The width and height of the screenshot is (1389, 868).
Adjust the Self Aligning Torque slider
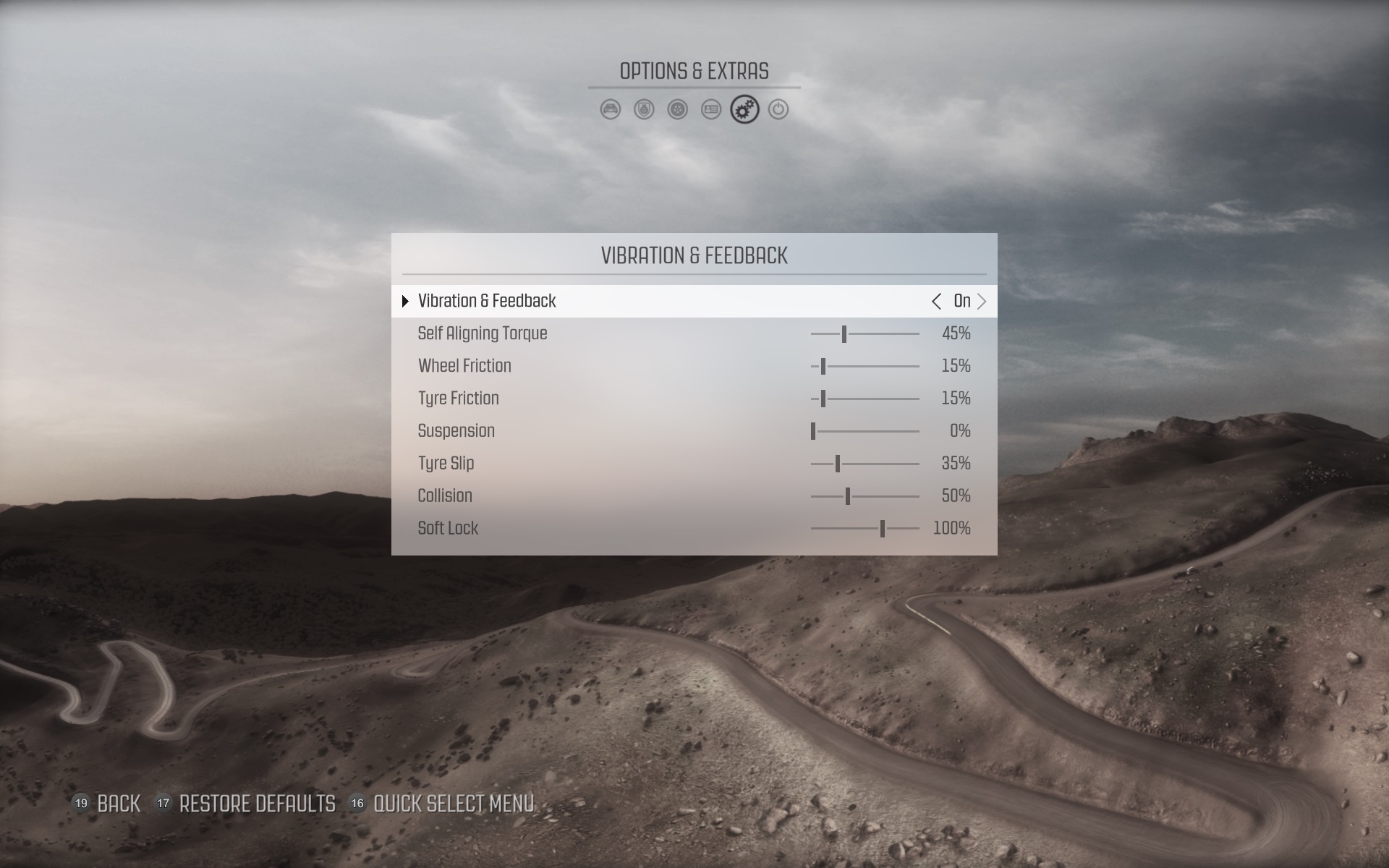pos(844,334)
